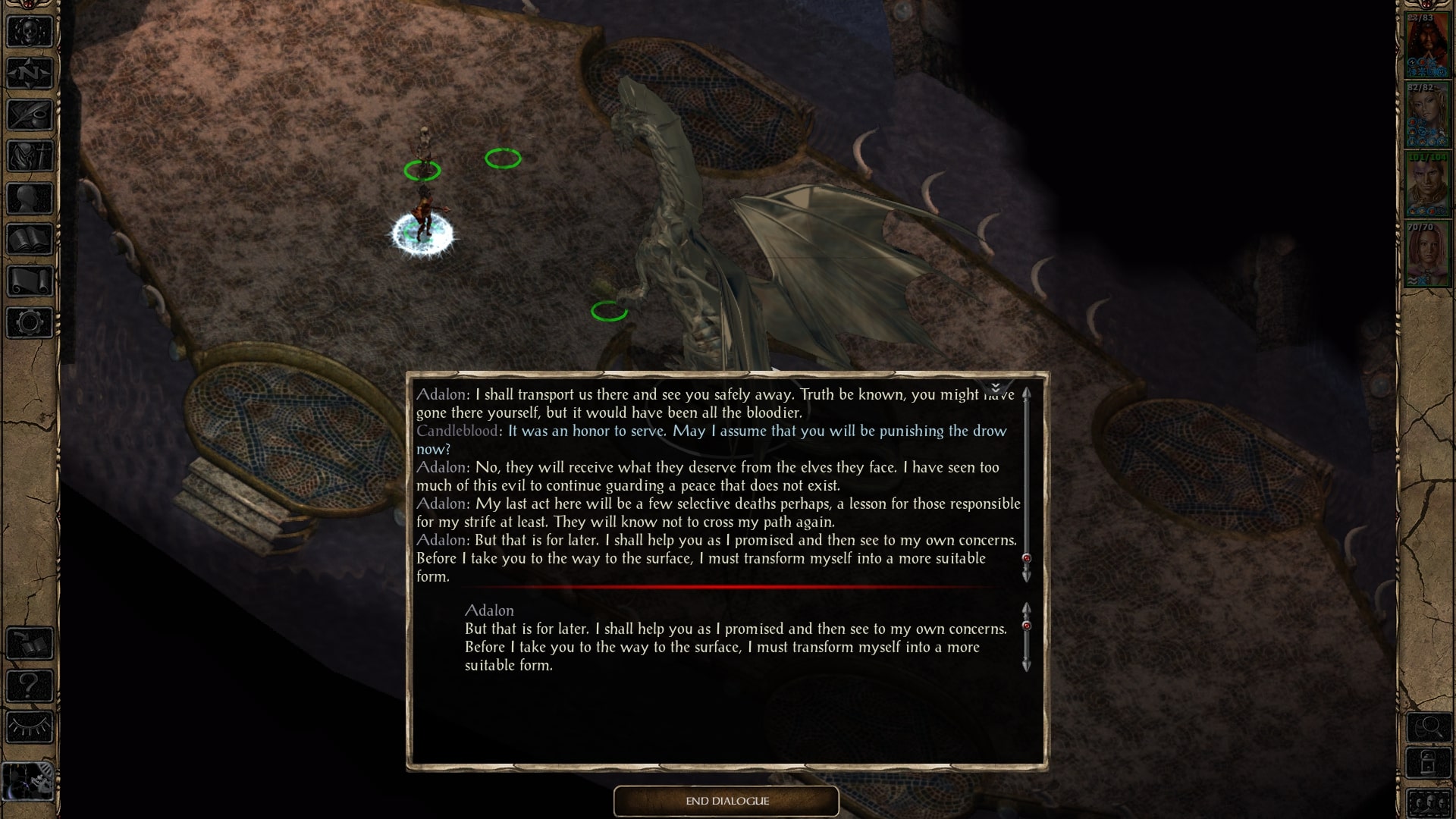Click the END DIALOGUE button
This screenshot has height=819, width=1456.
pos(726,801)
